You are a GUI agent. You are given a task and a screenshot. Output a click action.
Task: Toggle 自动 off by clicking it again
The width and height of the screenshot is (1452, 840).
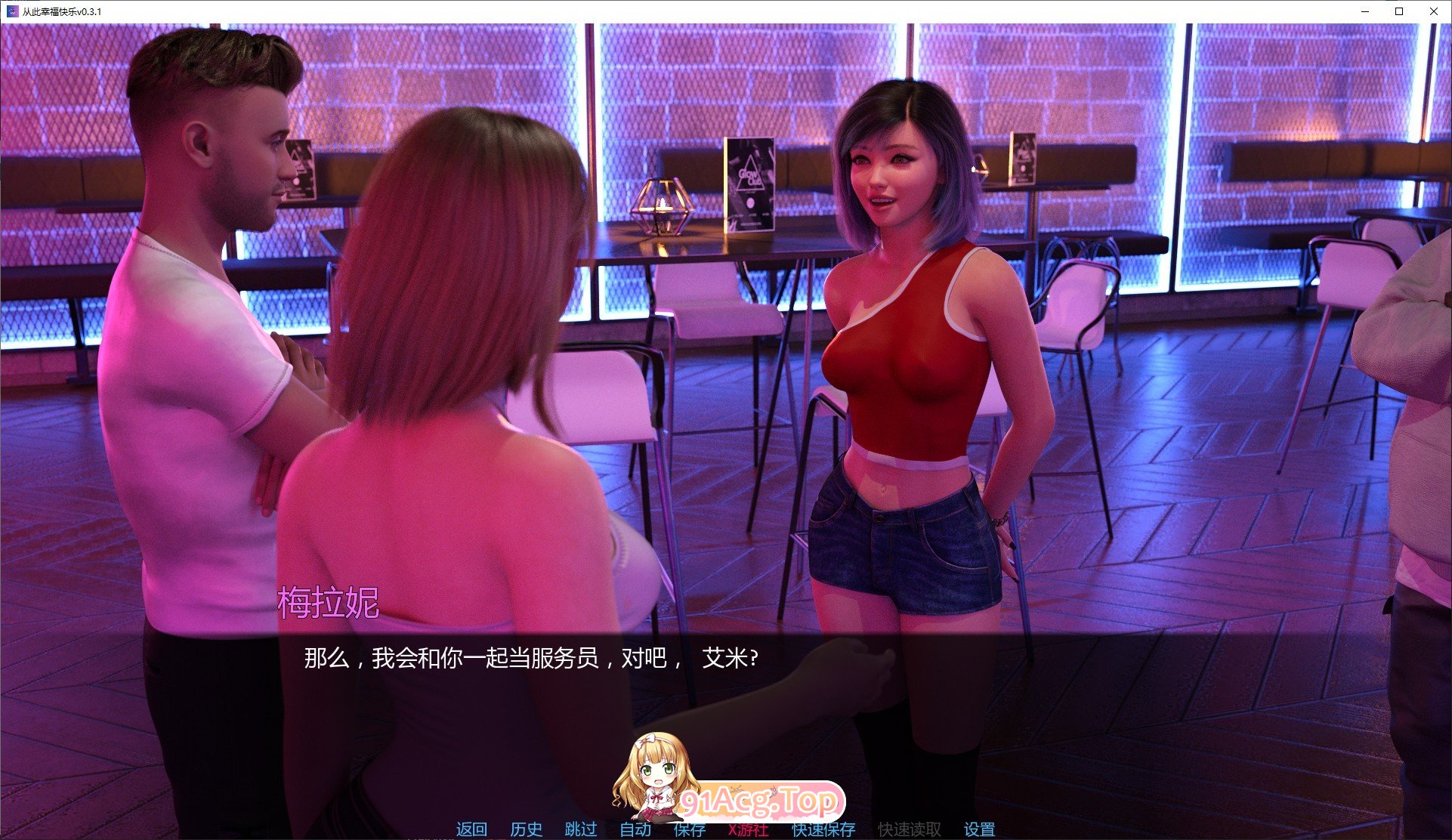[636, 829]
